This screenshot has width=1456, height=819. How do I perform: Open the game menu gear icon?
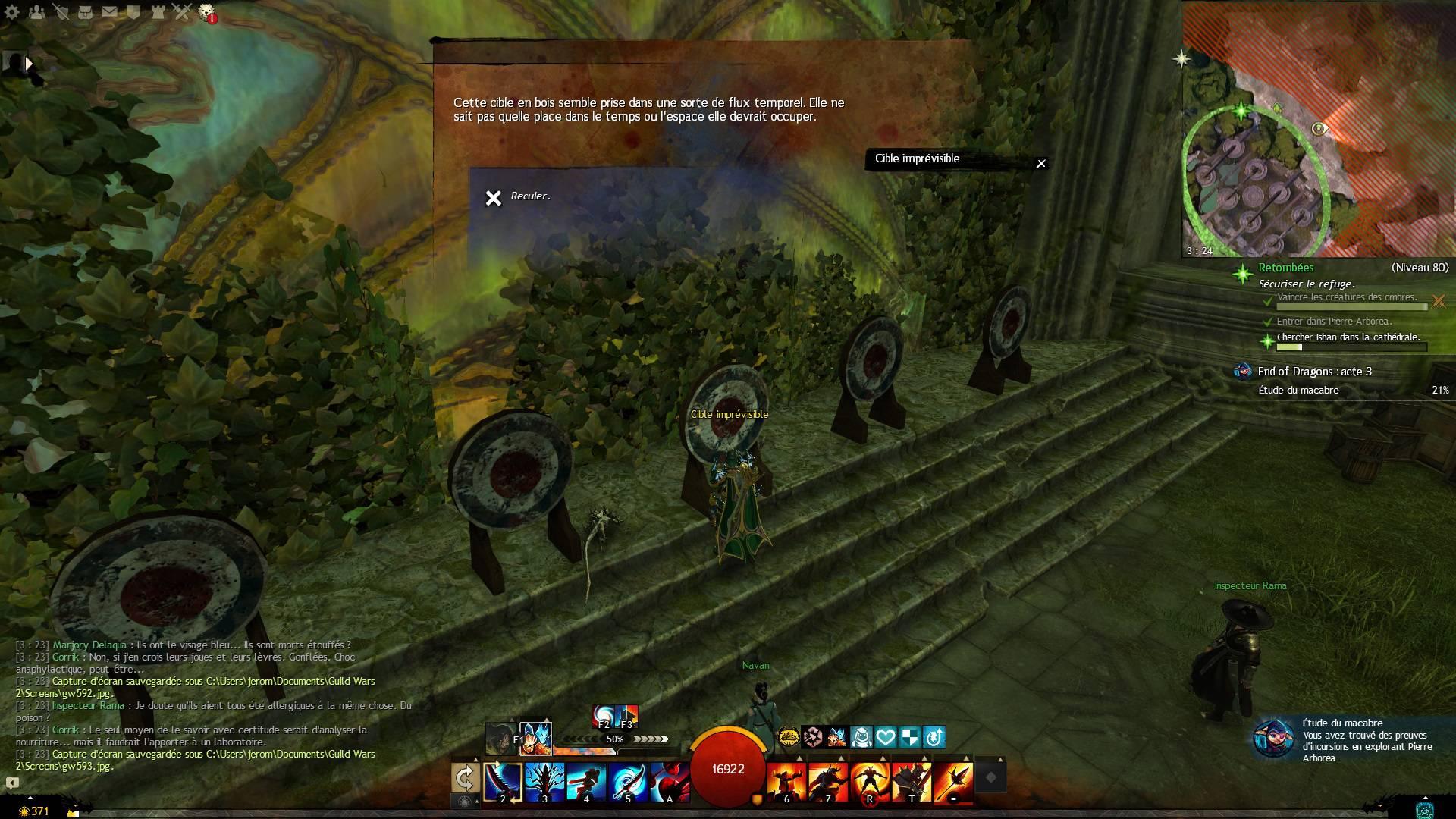pyautogui.click(x=11, y=12)
